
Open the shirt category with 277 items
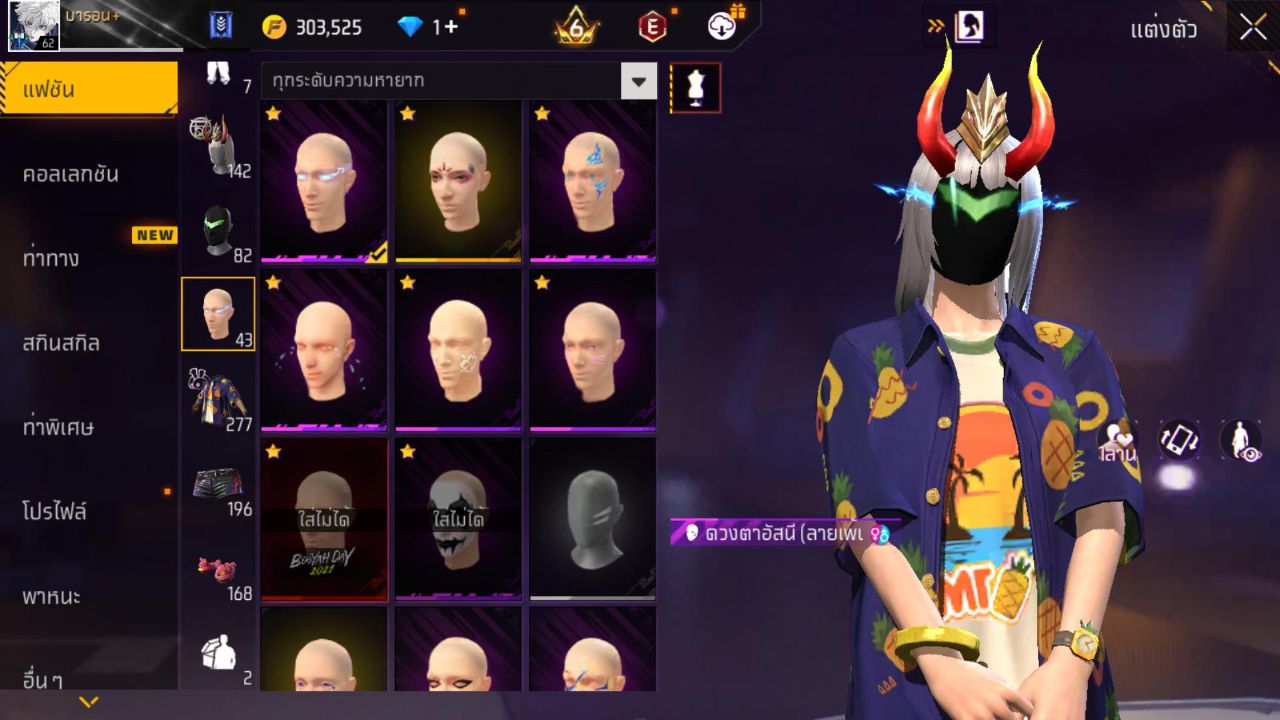pyautogui.click(x=218, y=398)
